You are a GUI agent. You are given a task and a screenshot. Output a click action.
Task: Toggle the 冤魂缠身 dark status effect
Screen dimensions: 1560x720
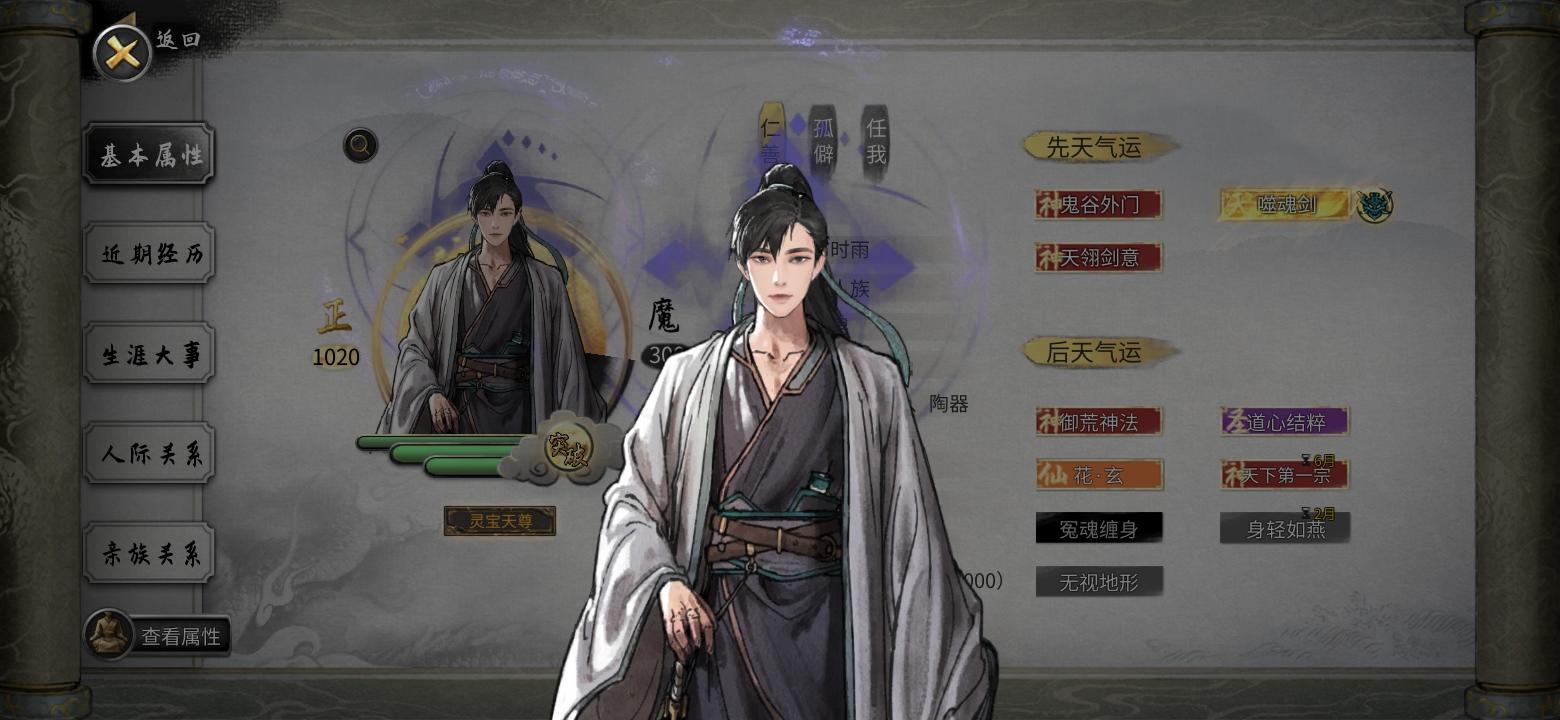point(1100,527)
